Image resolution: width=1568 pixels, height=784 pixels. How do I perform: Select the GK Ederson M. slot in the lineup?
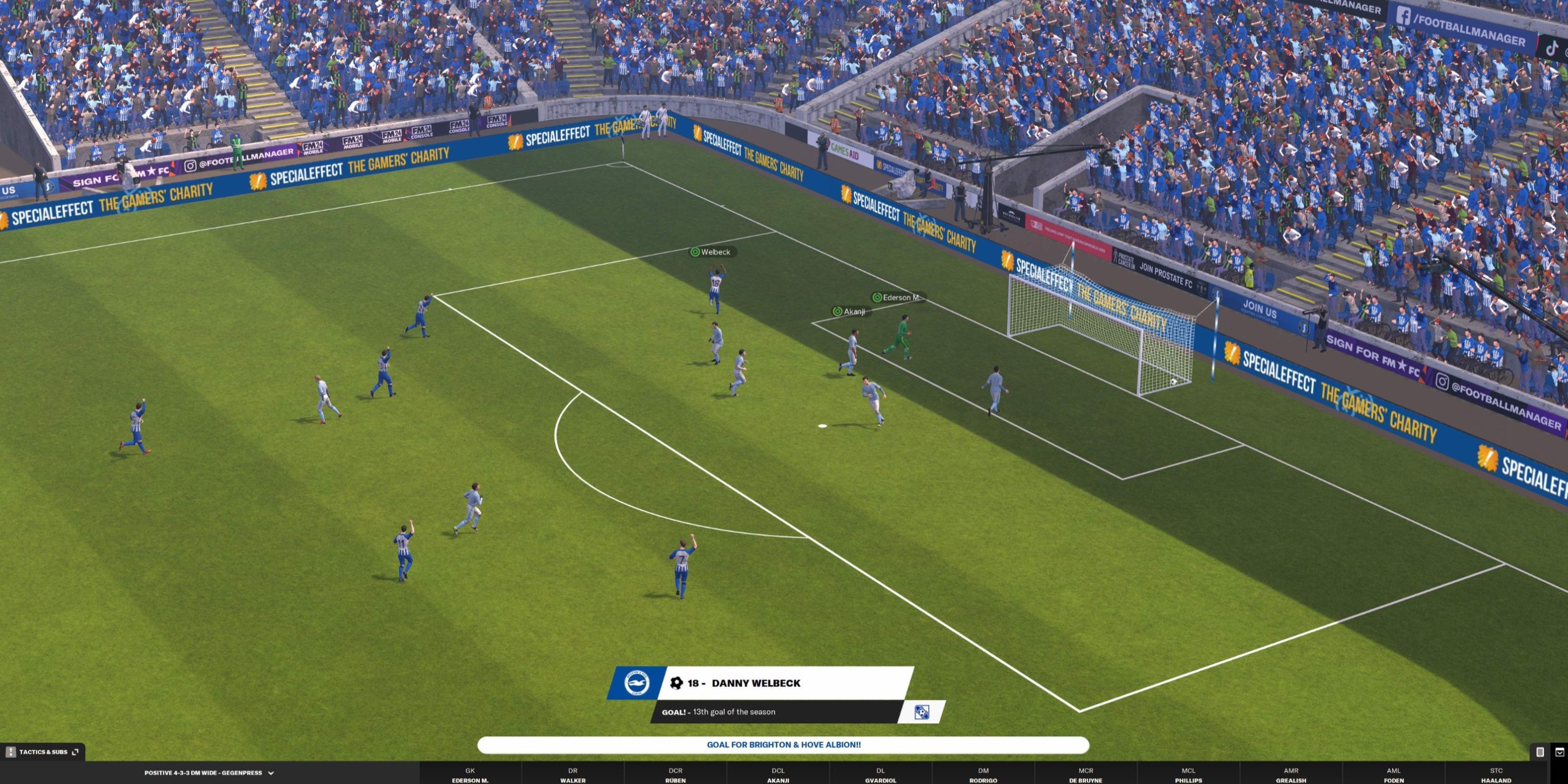coord(470,776)
